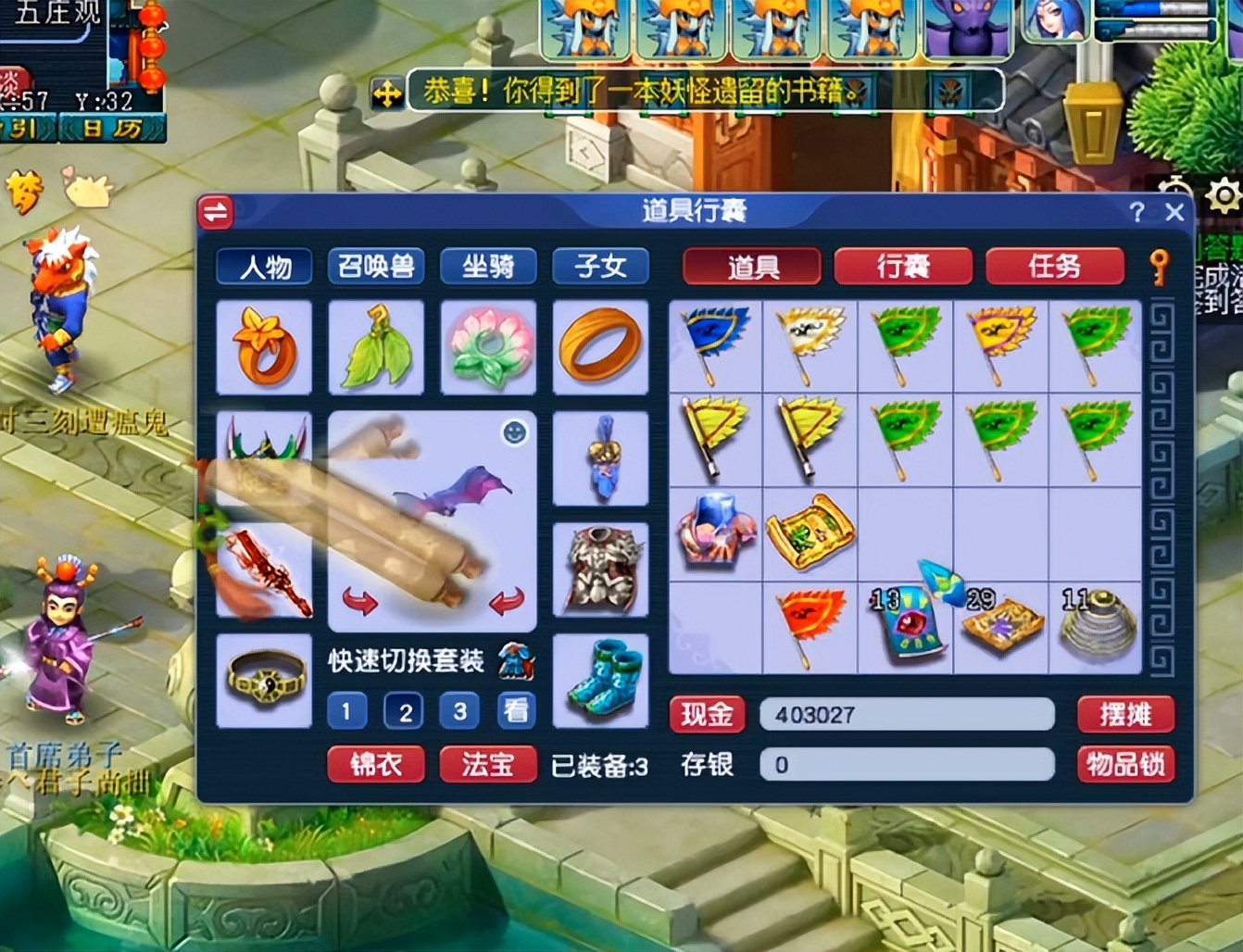Switch to the 行囊 tab
Viewport: 1243px width, 952px height.
pos(902,267)
